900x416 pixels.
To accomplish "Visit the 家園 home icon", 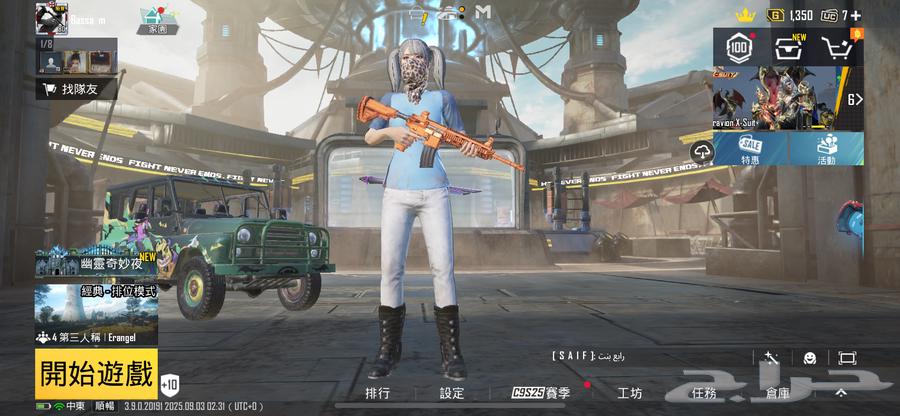I will (x=157, y=19).
